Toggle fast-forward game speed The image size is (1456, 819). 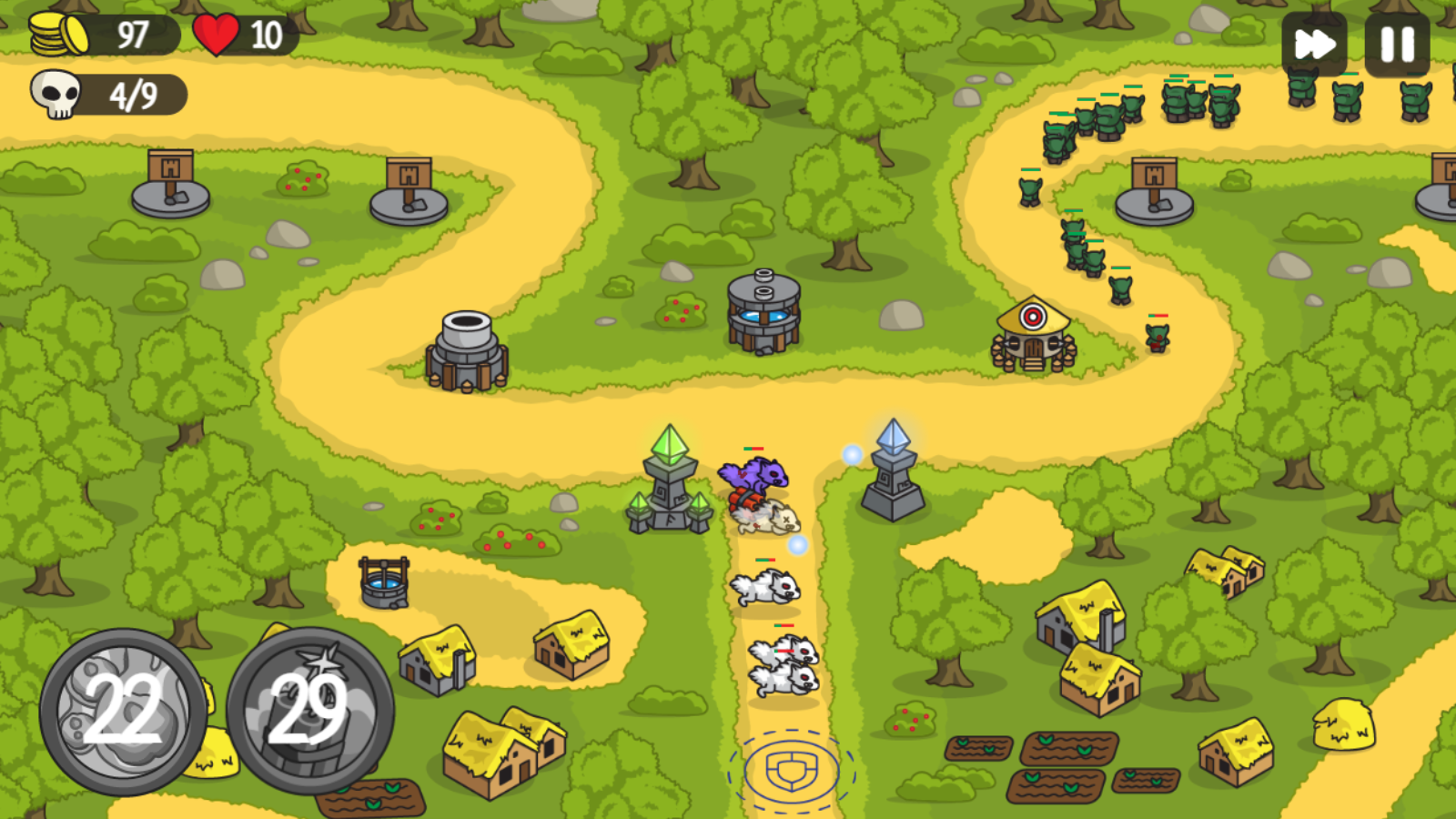1313,41
